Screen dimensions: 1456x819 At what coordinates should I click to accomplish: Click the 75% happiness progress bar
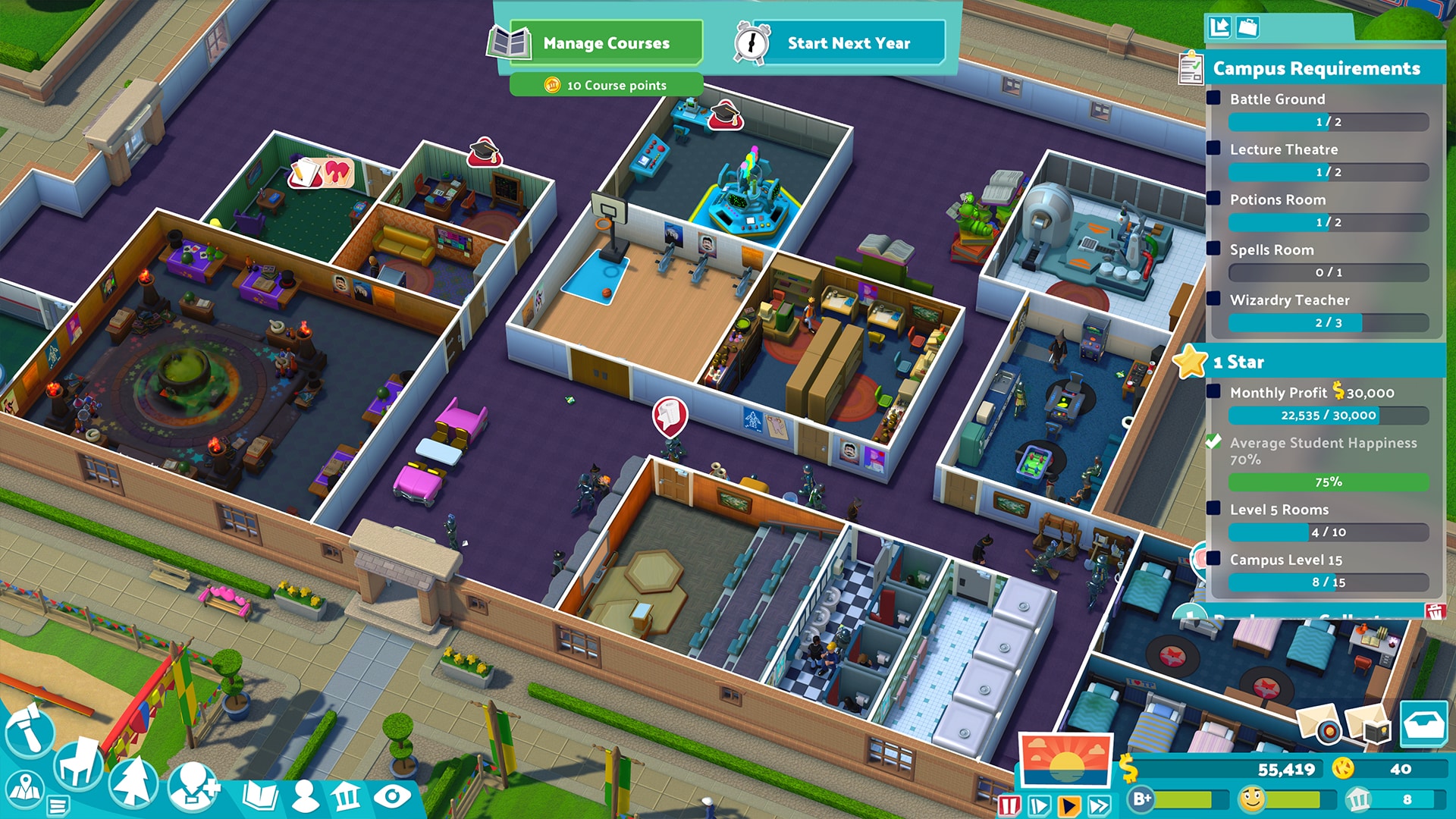point(1327,480)
